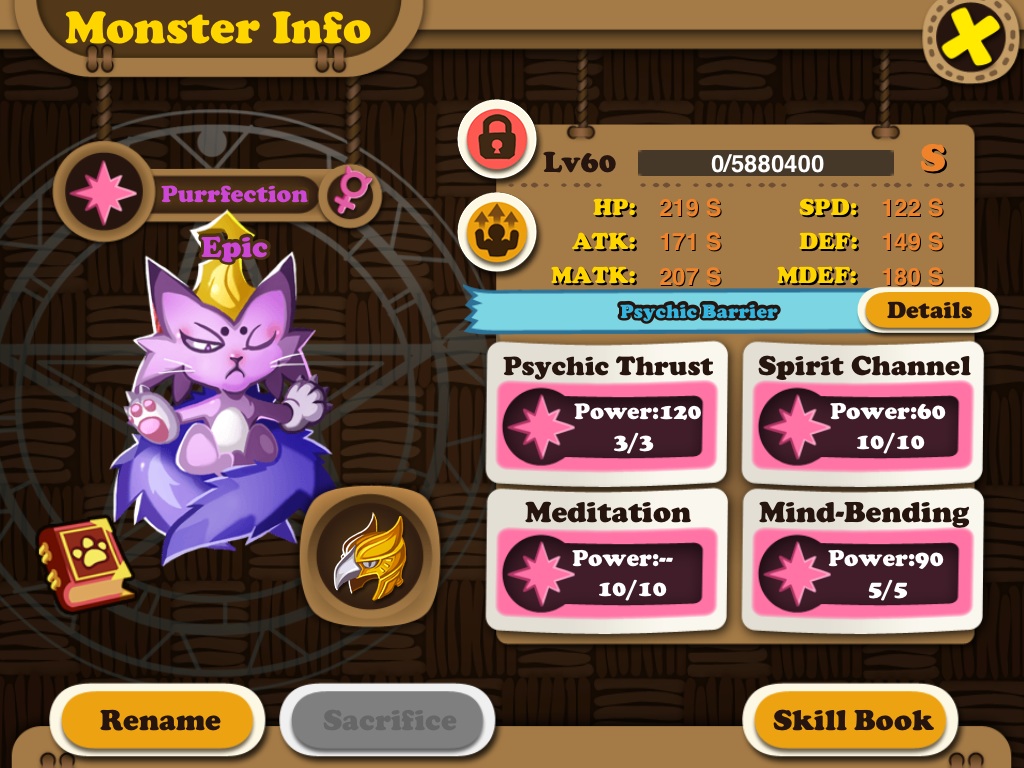Select the Spirit Channel skill
This screenshot has width=1024, height=768.
pos(863,413)
